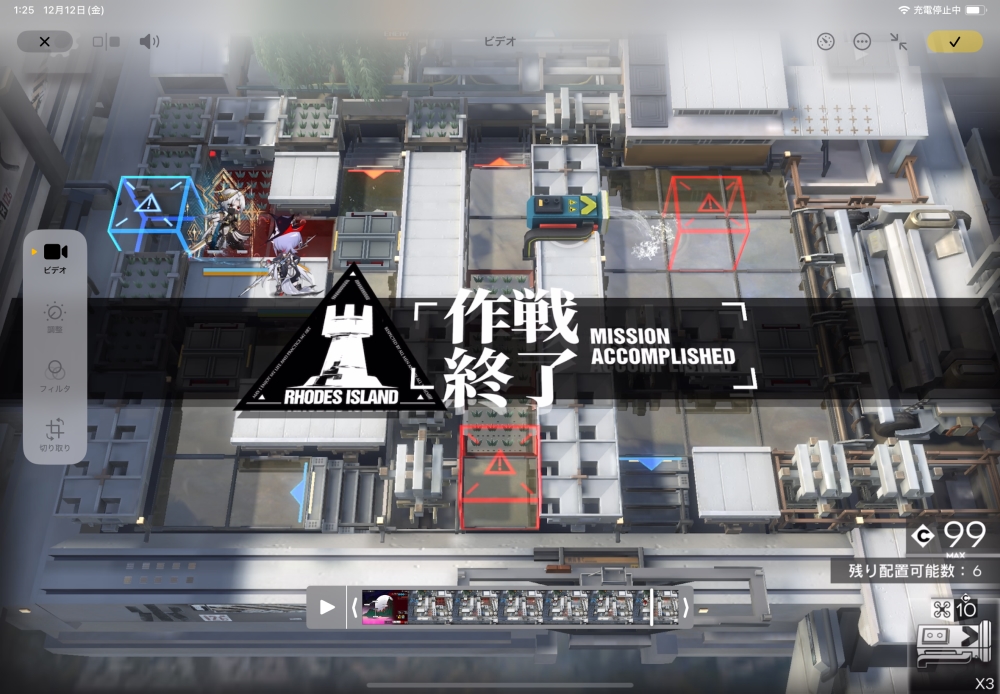1000x694 pixels.
Task: Confirm the edit with the yellow checkmark
Action: (954, 41)
